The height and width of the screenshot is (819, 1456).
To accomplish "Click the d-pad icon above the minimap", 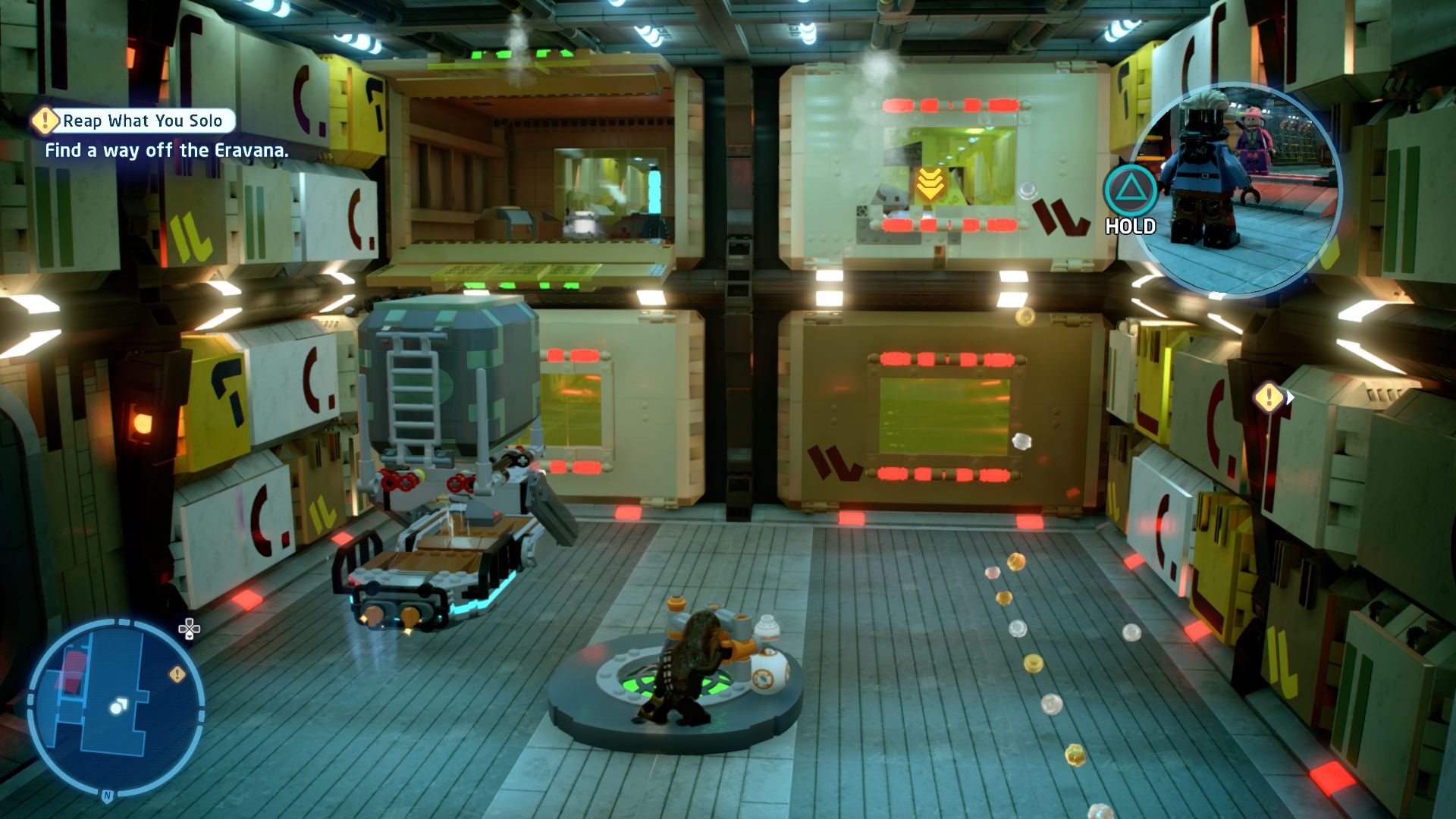I will pyautogui.click(x=189, y=629).
